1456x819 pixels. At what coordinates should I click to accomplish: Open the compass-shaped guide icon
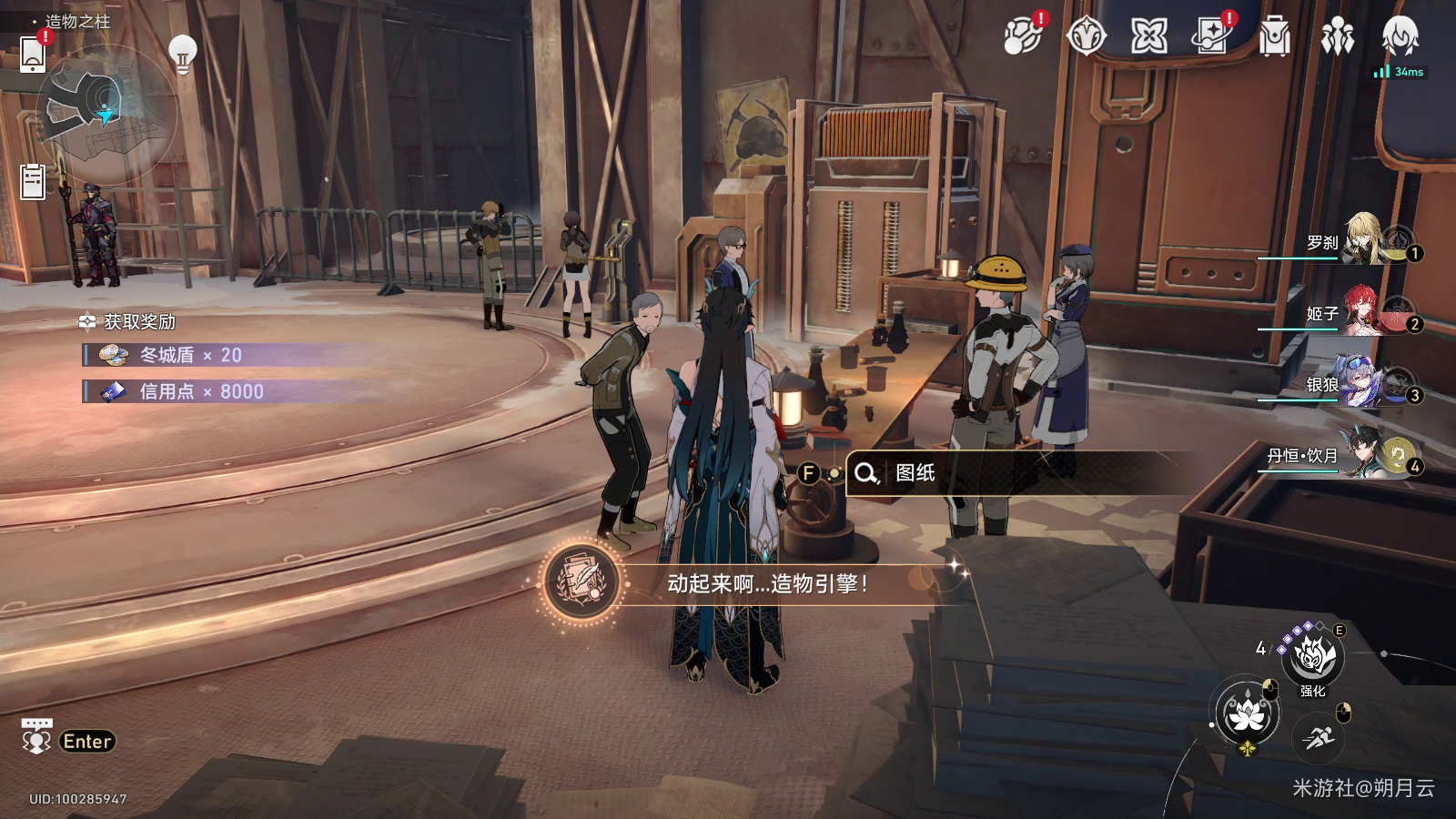1086,36
